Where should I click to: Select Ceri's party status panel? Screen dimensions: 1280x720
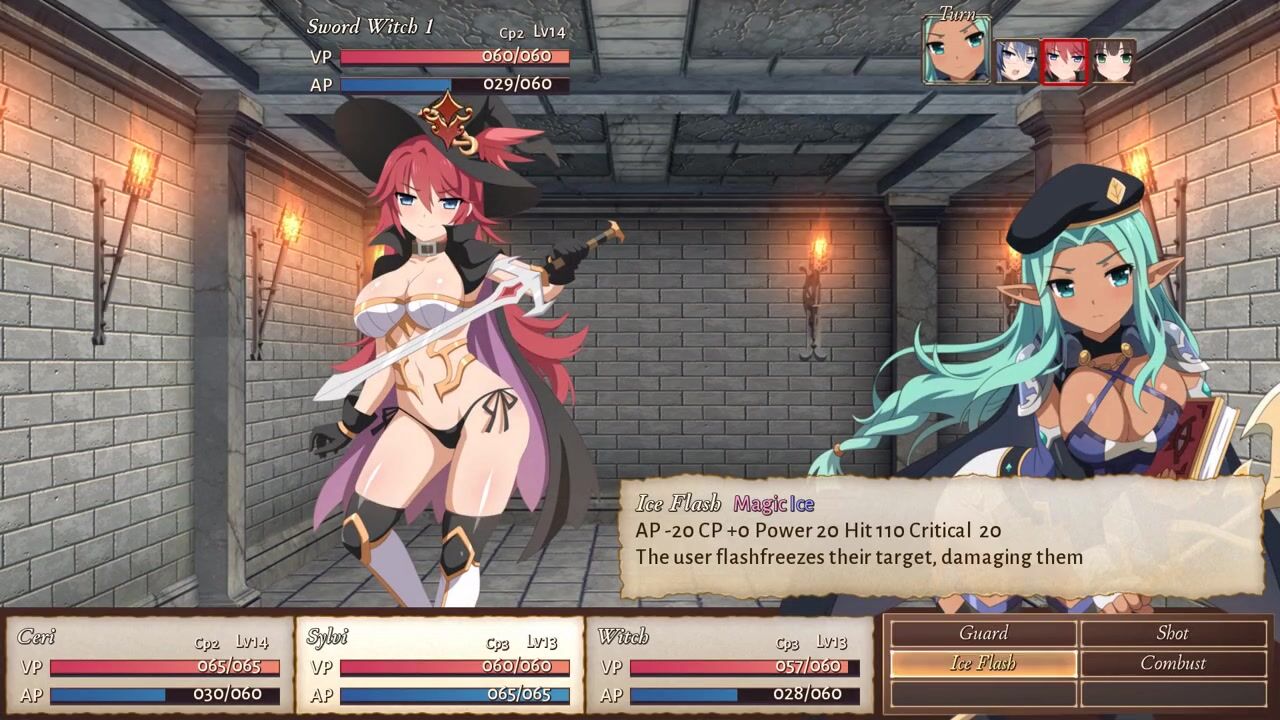149,665
